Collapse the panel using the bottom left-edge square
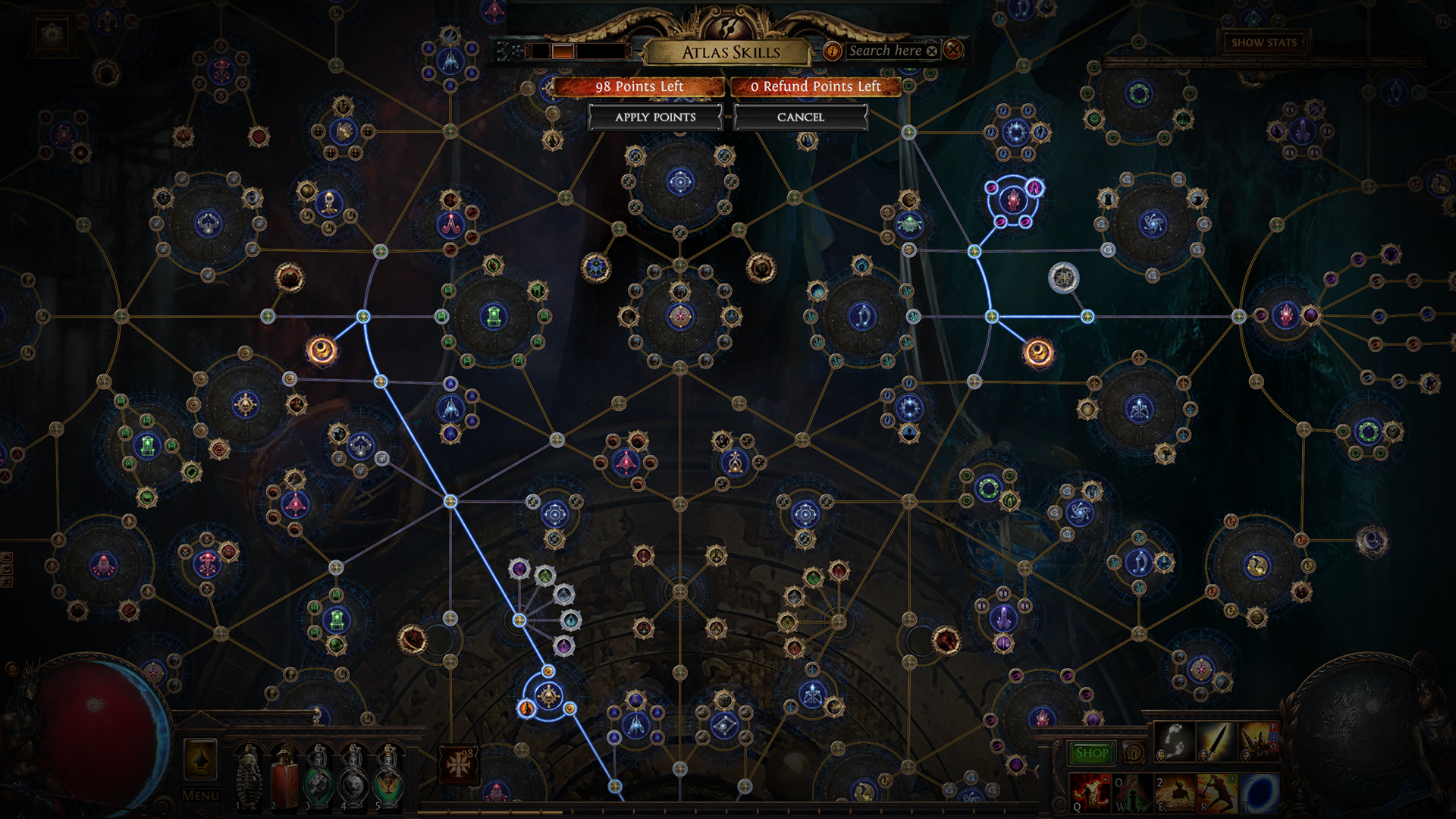The height and width of the screenshot is (819, 1456). (7, 580)
